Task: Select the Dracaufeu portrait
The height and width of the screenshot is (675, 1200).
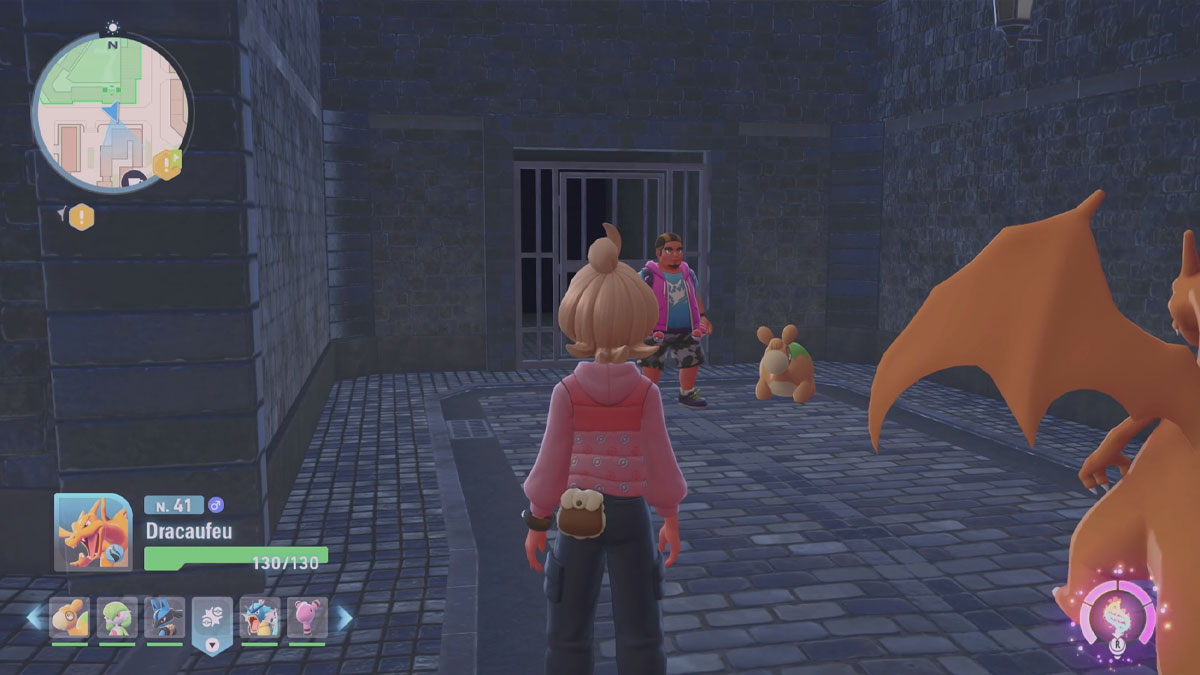Action: [93, 534]
